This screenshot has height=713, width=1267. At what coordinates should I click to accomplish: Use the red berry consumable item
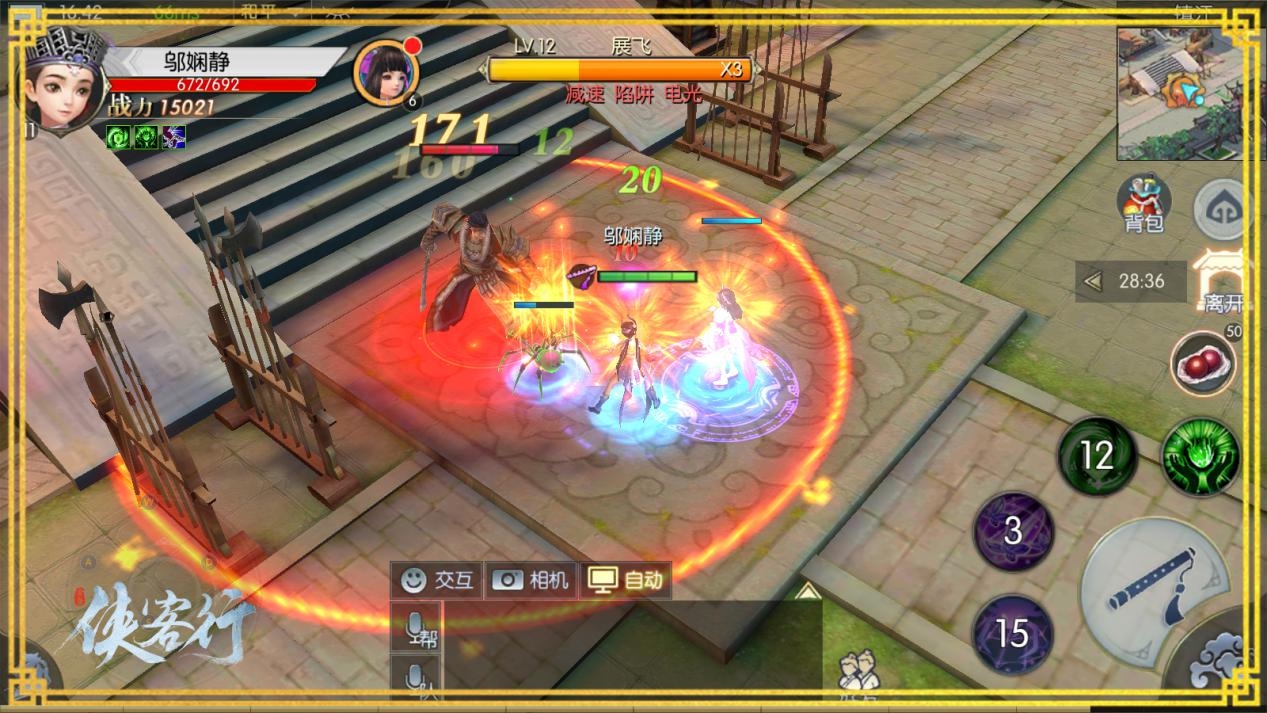(x=1203, y=362)
